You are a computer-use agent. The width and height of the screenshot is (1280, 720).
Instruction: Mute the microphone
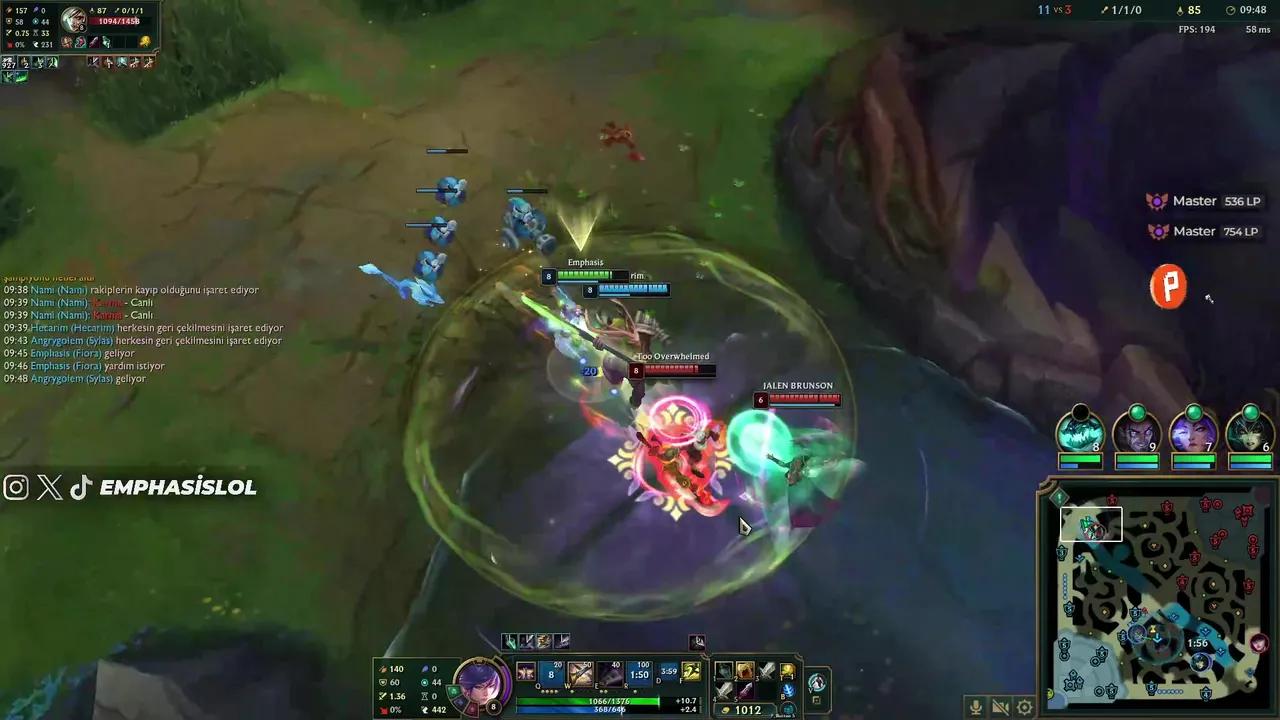pos(976,706)
